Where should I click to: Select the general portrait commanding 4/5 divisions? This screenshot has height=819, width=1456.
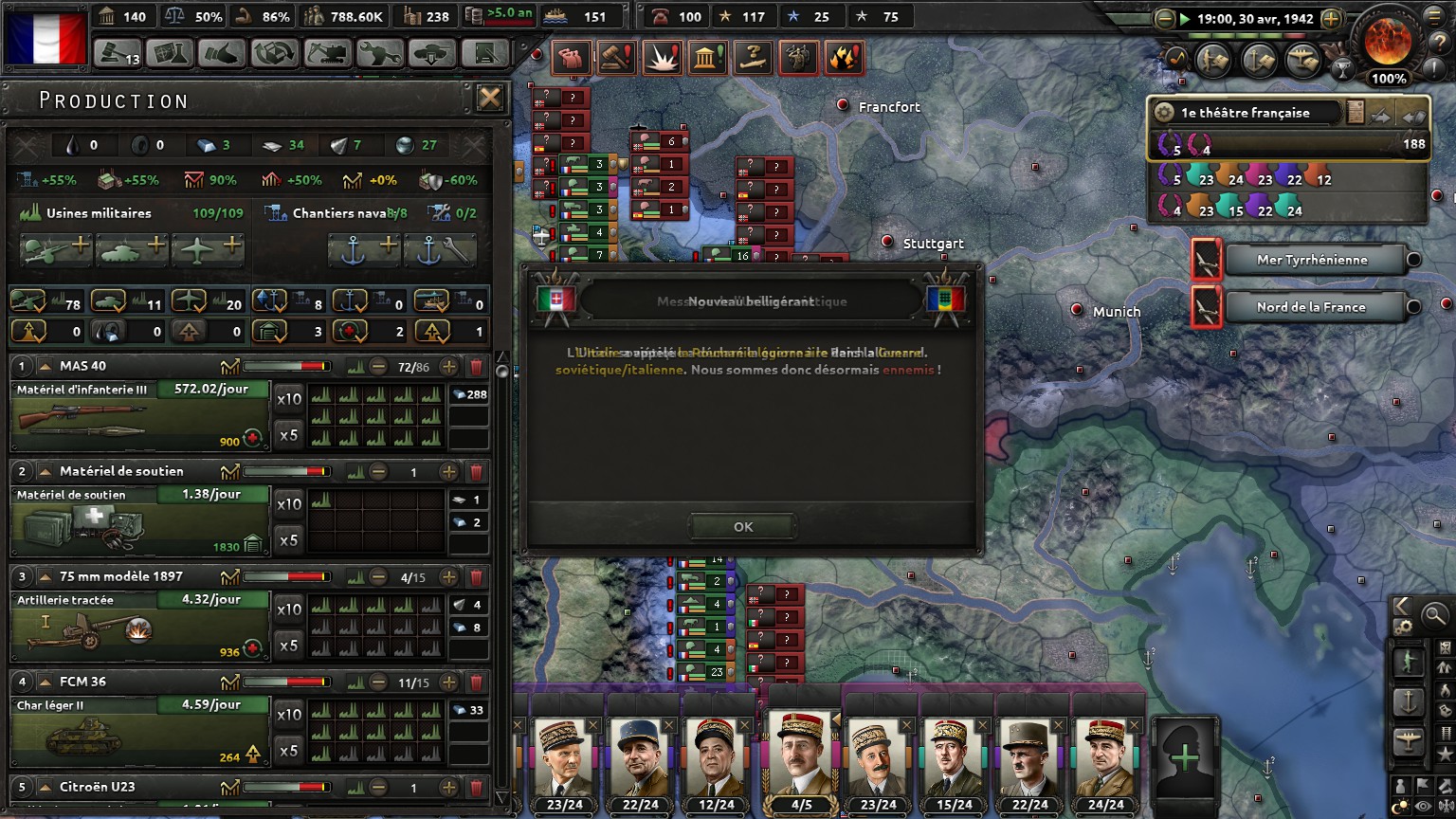[801, 756]
